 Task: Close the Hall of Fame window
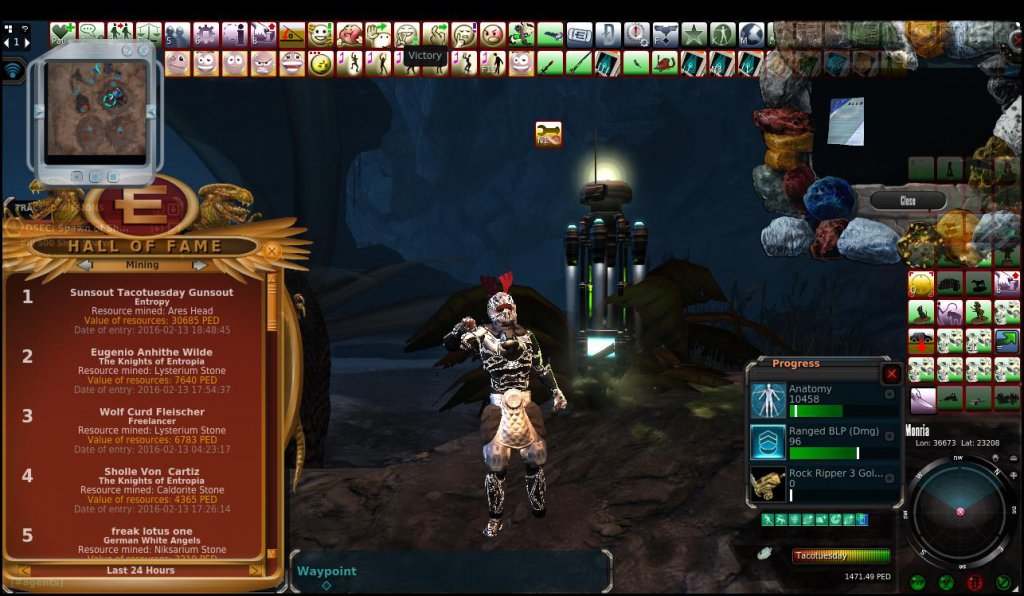272,251
